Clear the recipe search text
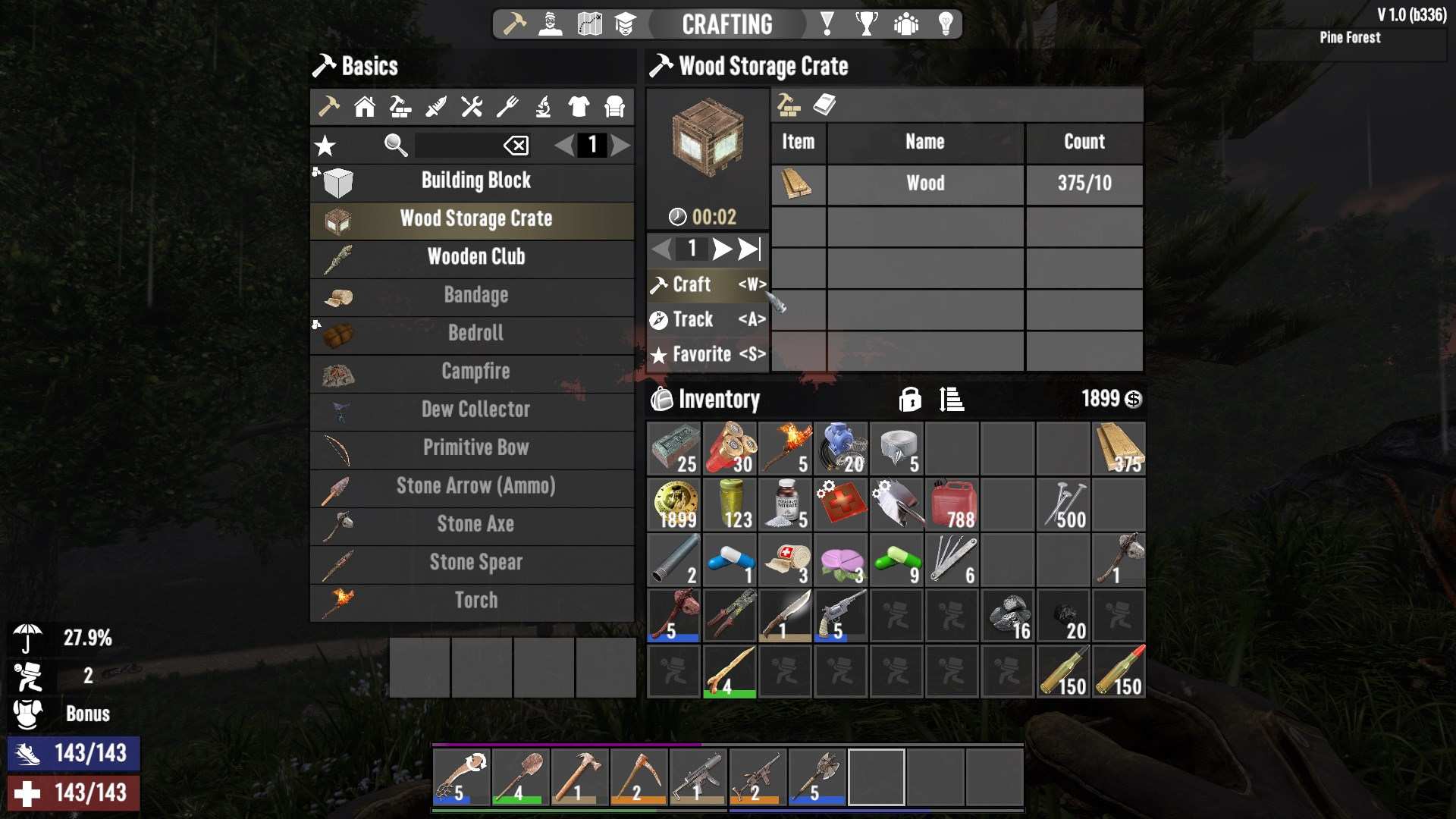1456x819 pixels. pos(516,145)
